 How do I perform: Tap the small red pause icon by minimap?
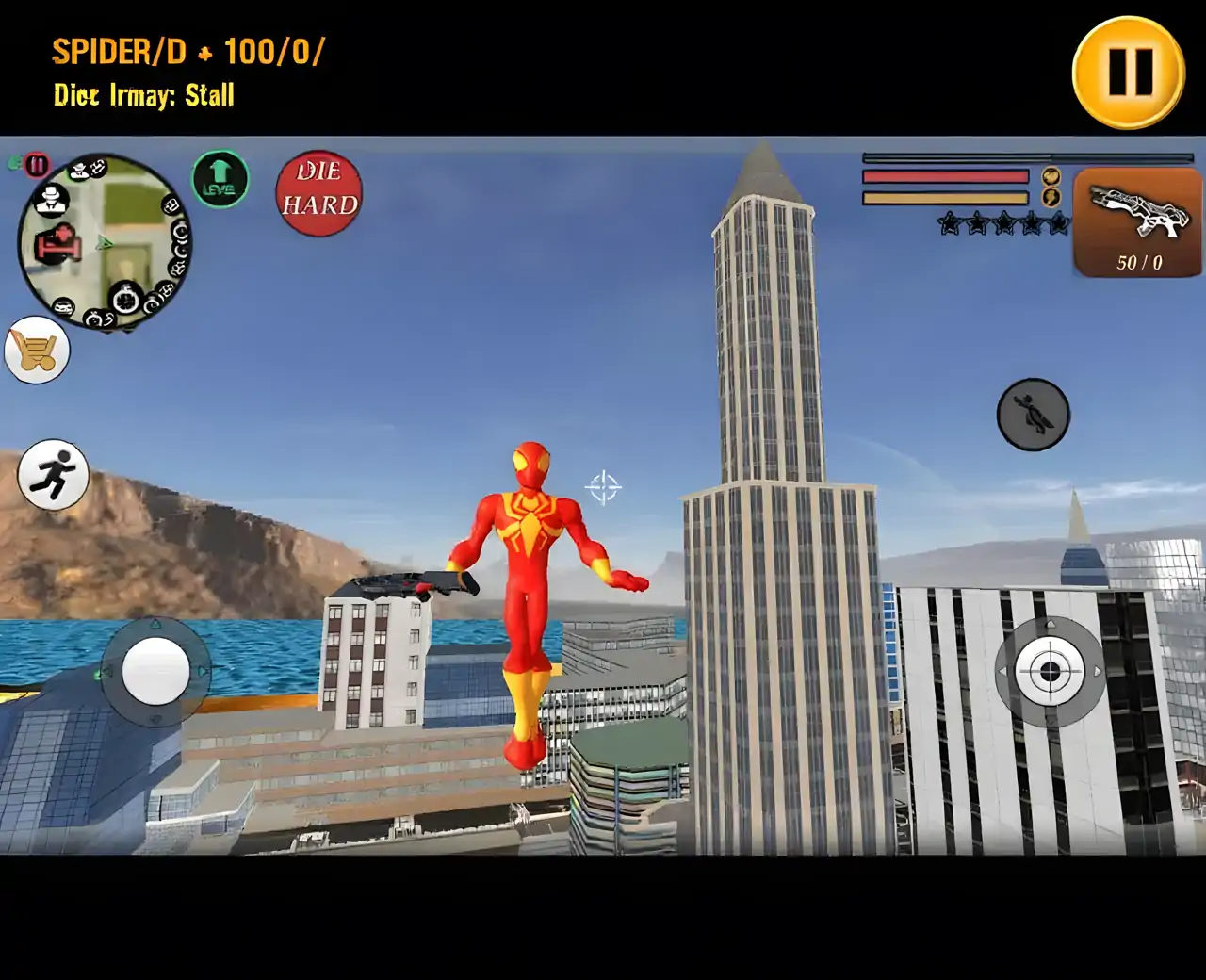pos(37,166)
